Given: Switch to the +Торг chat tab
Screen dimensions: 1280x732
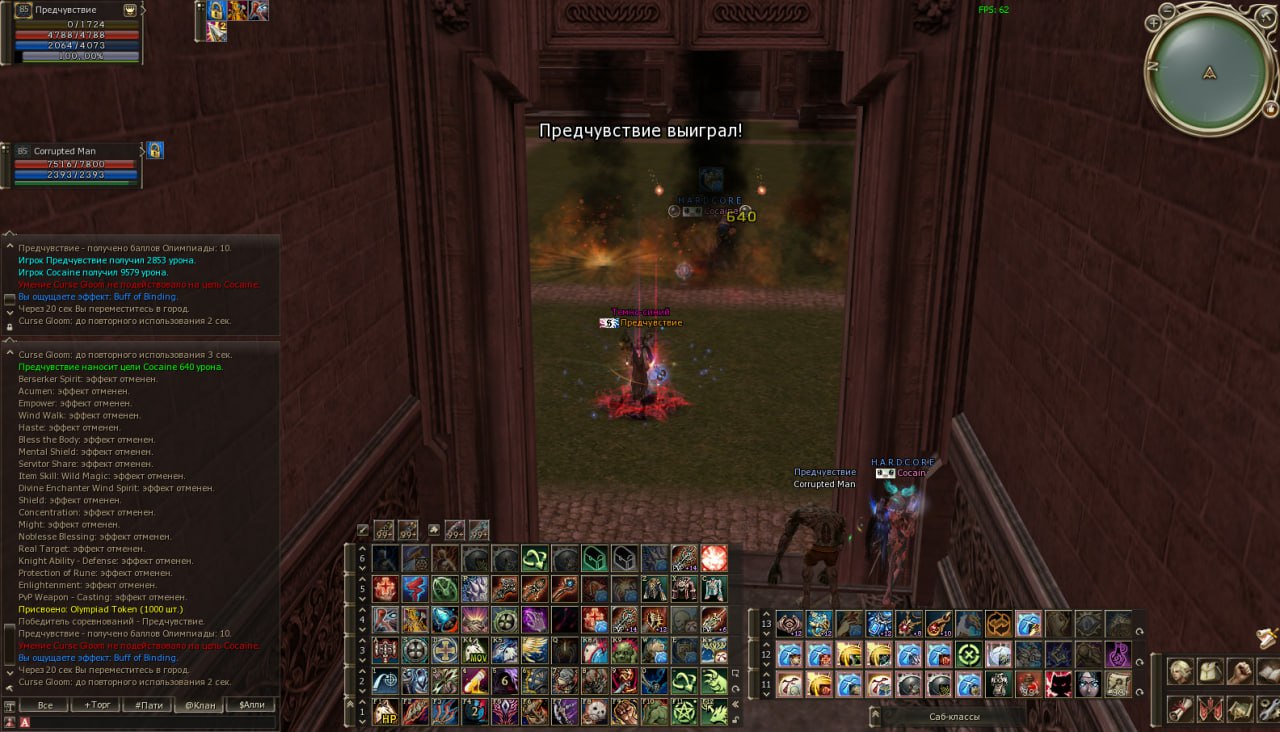Looking at the screenshot, I should (x=98, y=705).
